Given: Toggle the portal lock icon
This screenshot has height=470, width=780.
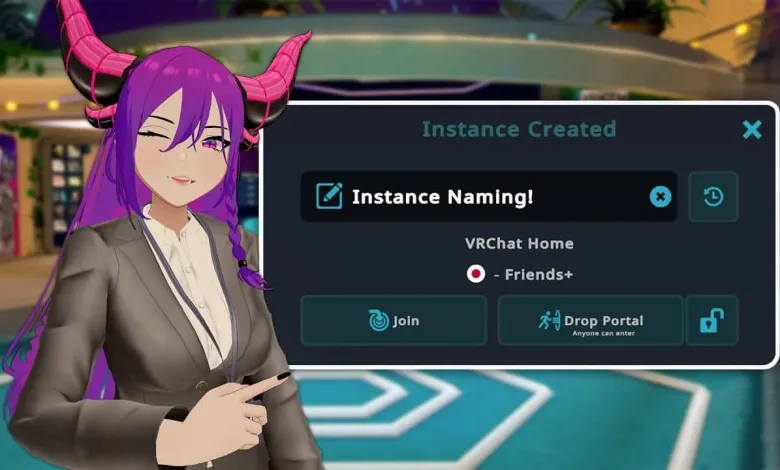Looking at the screenshot, I should tap(712, 321).
